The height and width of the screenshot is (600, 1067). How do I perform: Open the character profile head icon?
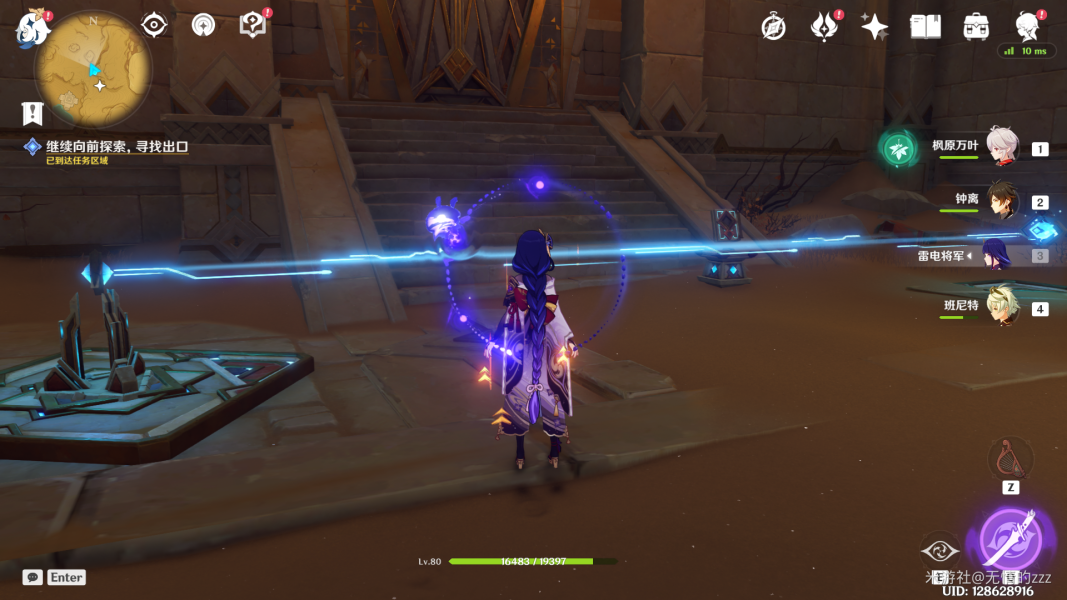click(x=1026, y=25)
